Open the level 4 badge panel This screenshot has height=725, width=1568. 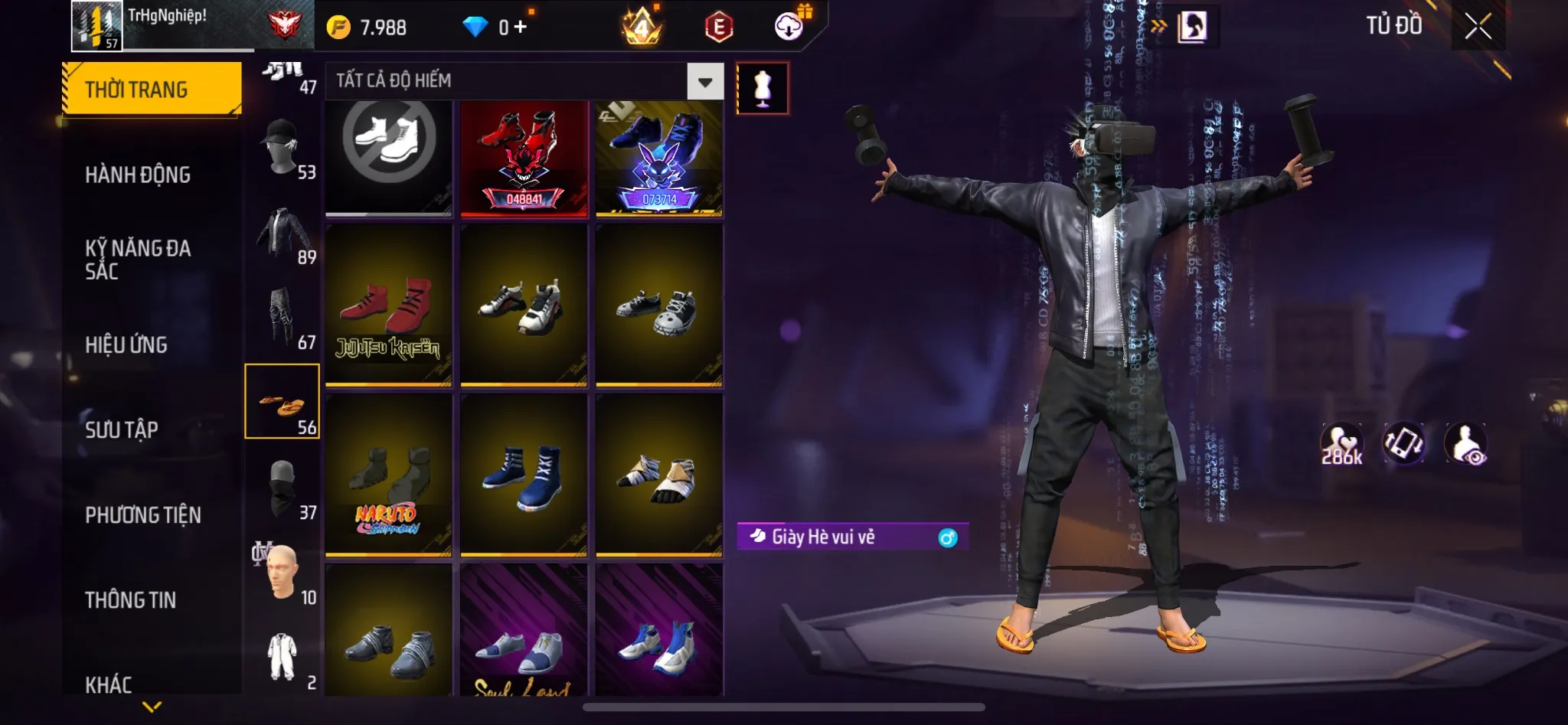(642, 27)
